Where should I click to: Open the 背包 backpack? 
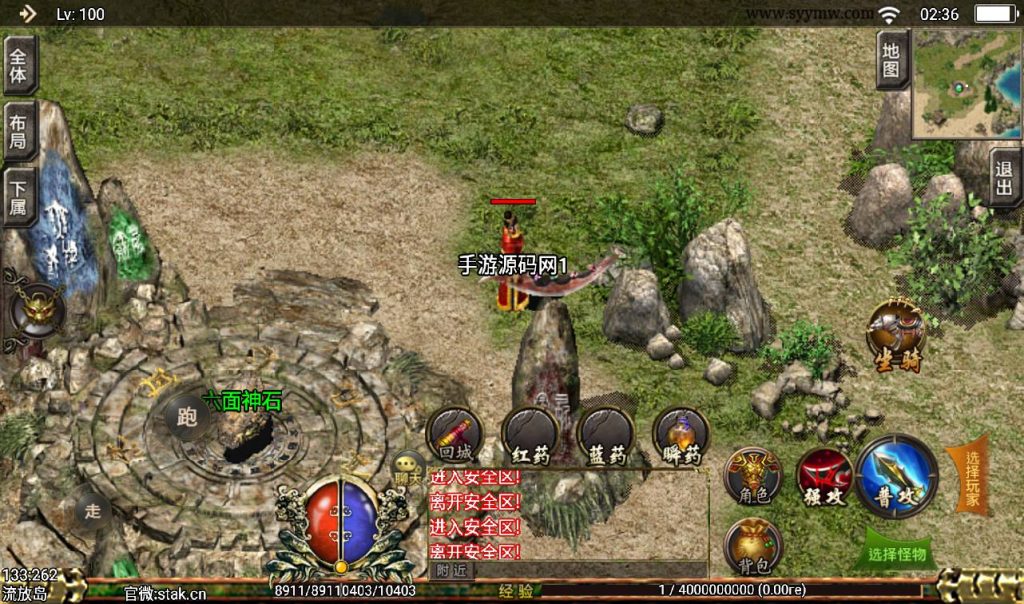pyautogui.click(x=753, y=546)
